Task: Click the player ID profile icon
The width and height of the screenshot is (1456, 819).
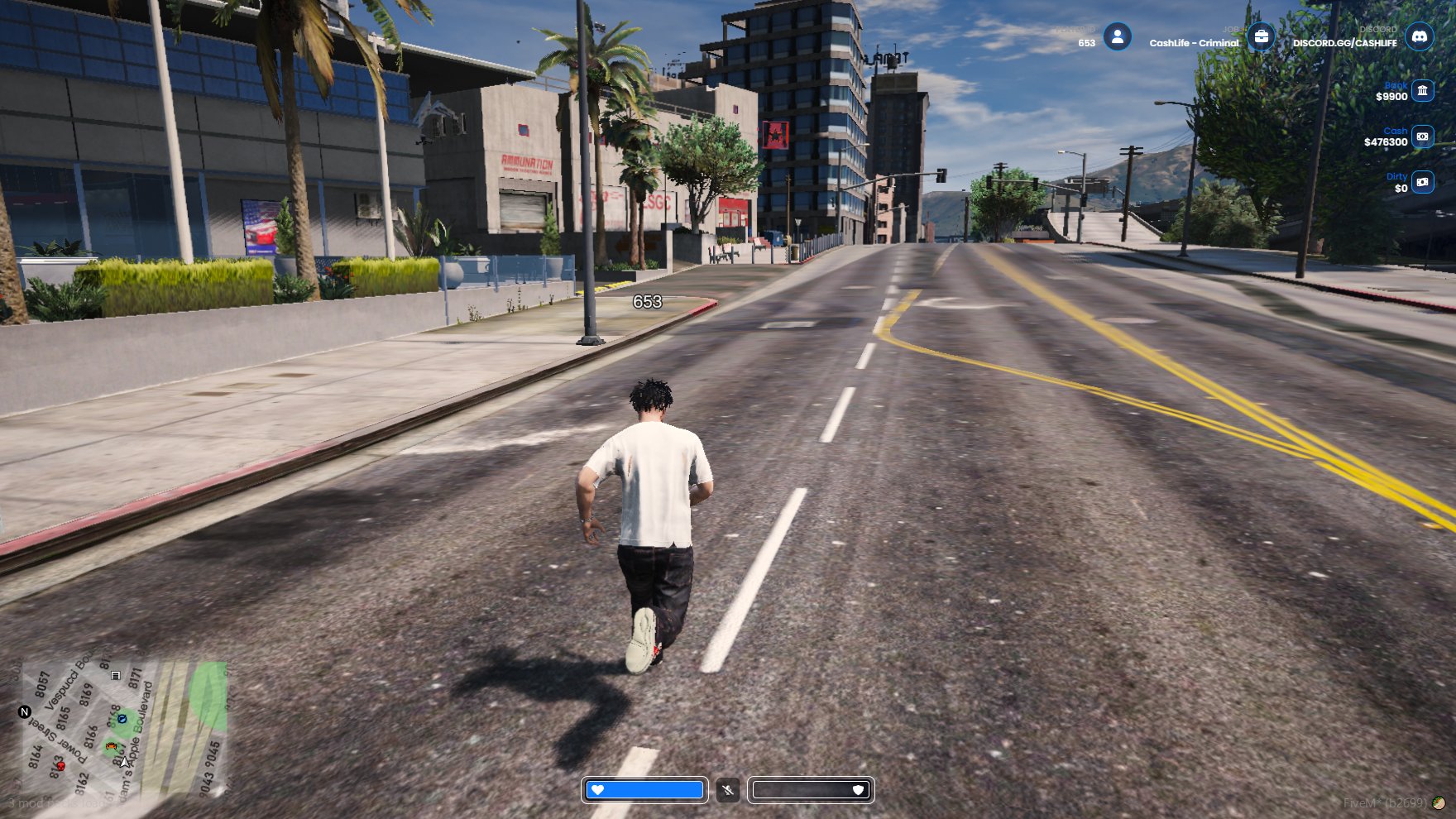Action: [x=1117, y=36]
